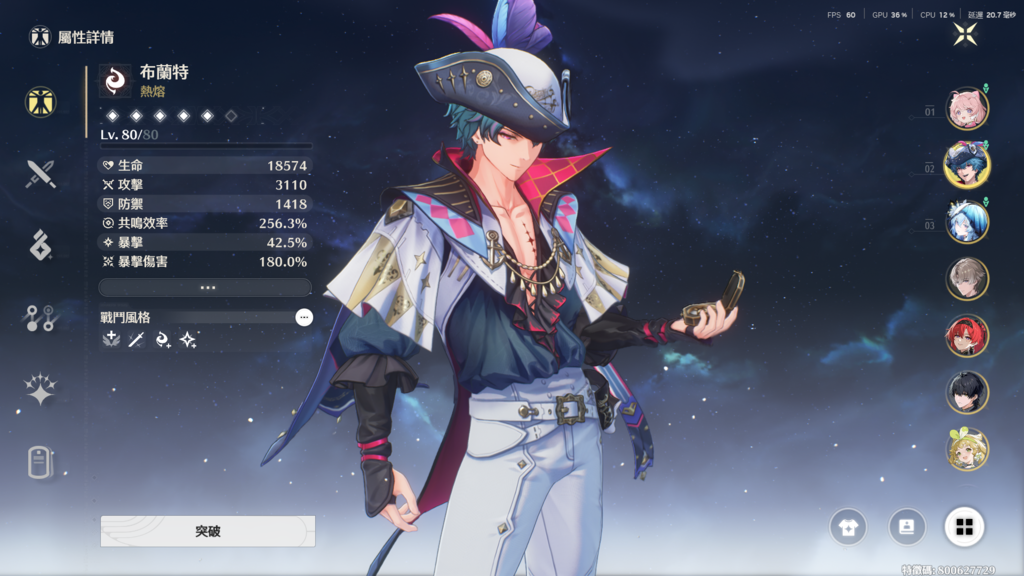The height and width of the screenshot is (576, 1024).
Task: Open the character card icon button
Action: (906, 526)
